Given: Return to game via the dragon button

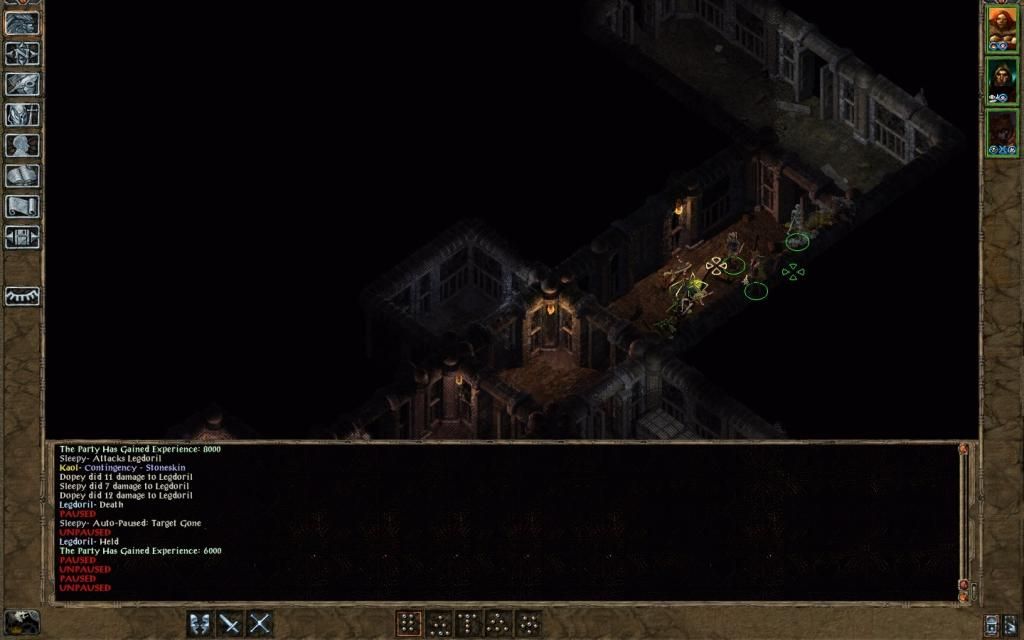Looking at the screenshot, I should pyautogui.click(x=22, y=23).
